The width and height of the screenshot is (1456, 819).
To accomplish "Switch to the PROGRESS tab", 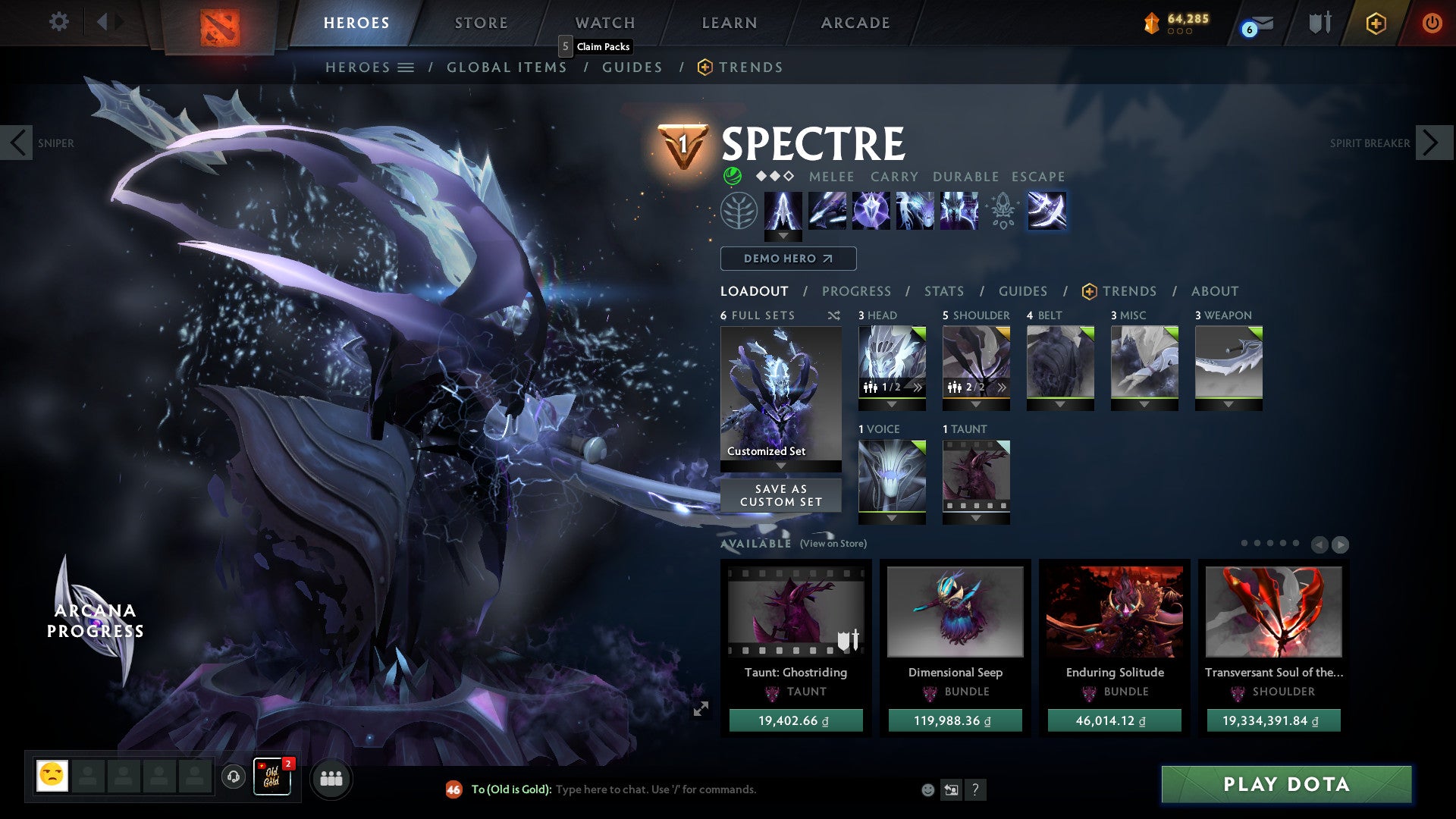I will [x=856, y=291].
